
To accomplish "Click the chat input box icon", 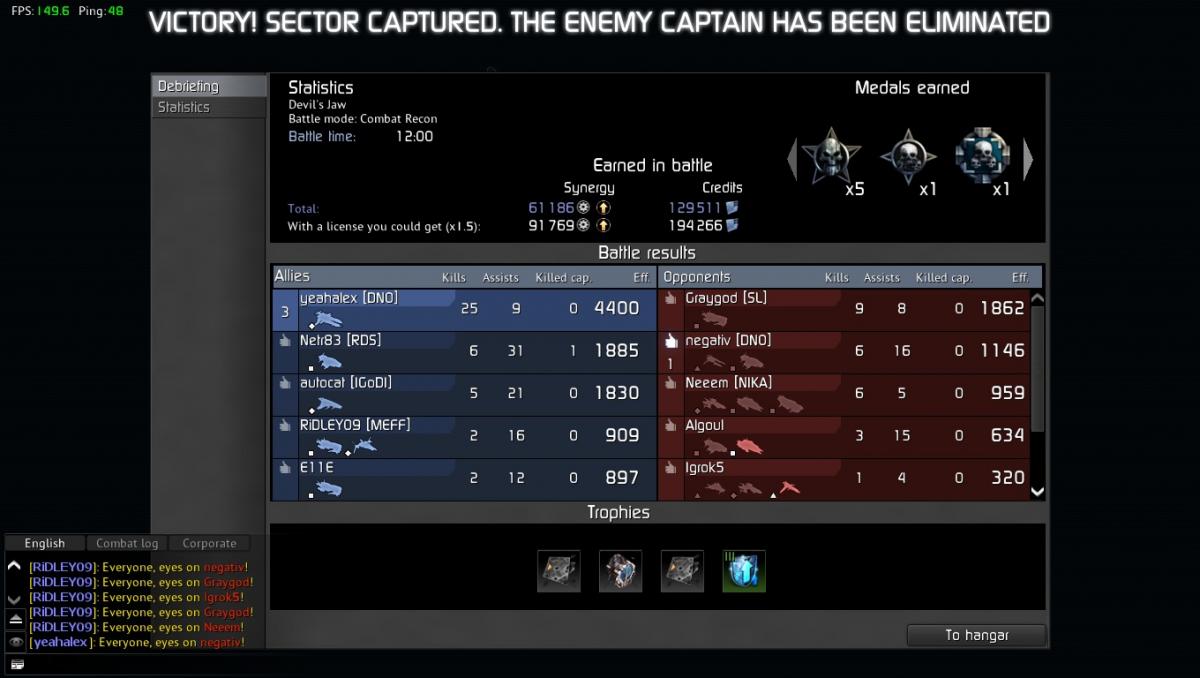I will 17,663.
